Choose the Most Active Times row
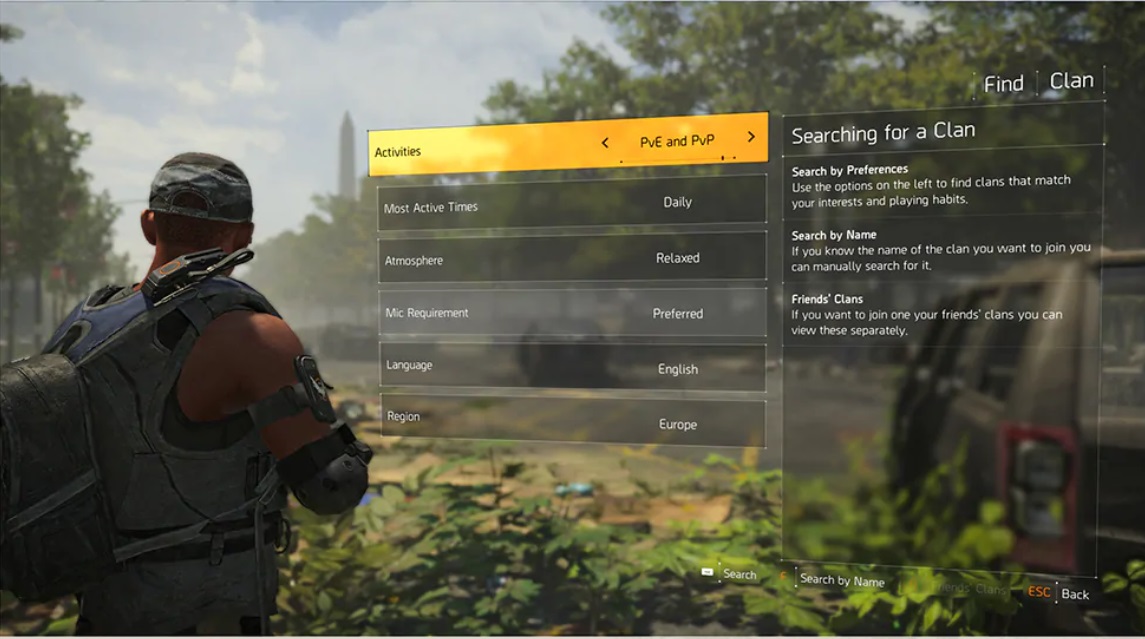Viewport: 1145px width, 639px height. click(x=571, y=203)
